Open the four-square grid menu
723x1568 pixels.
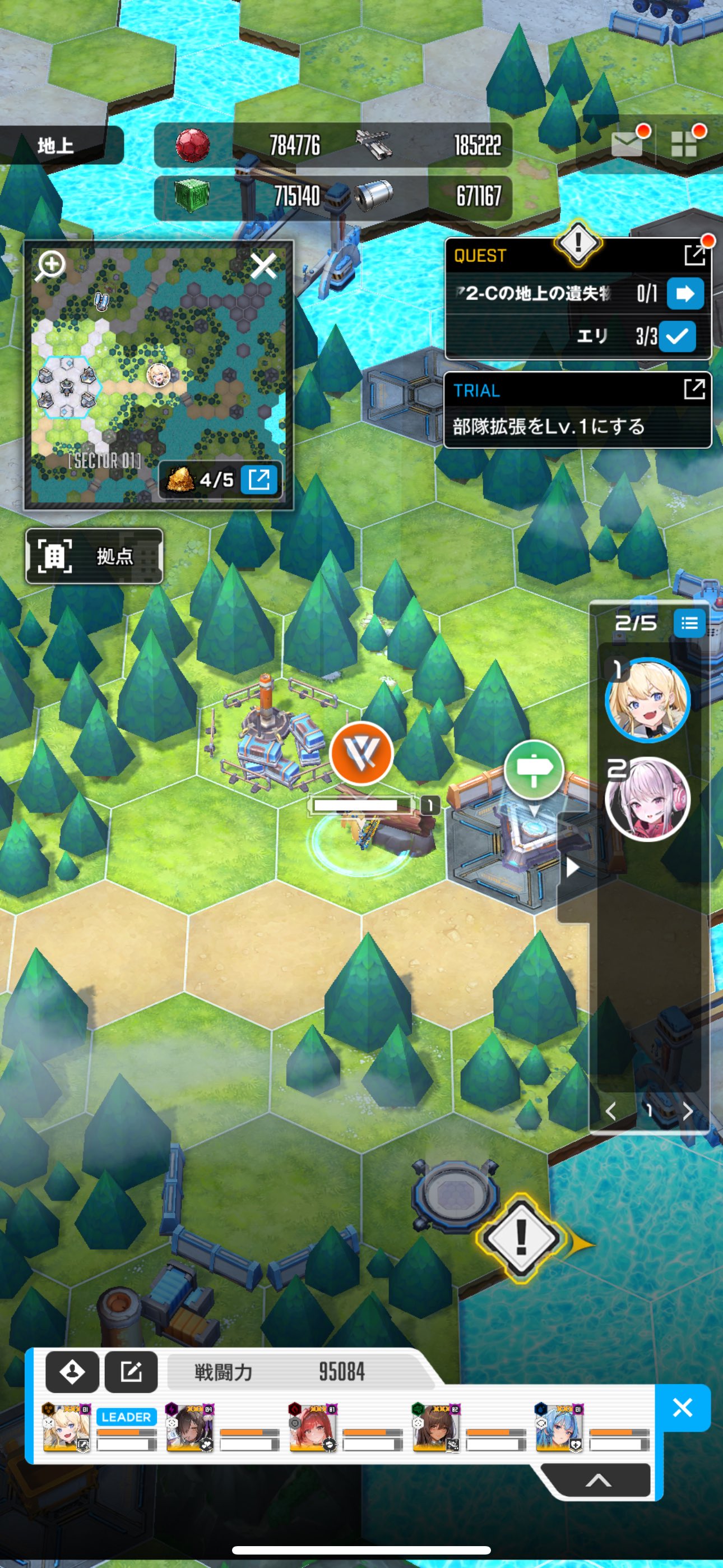683,144
